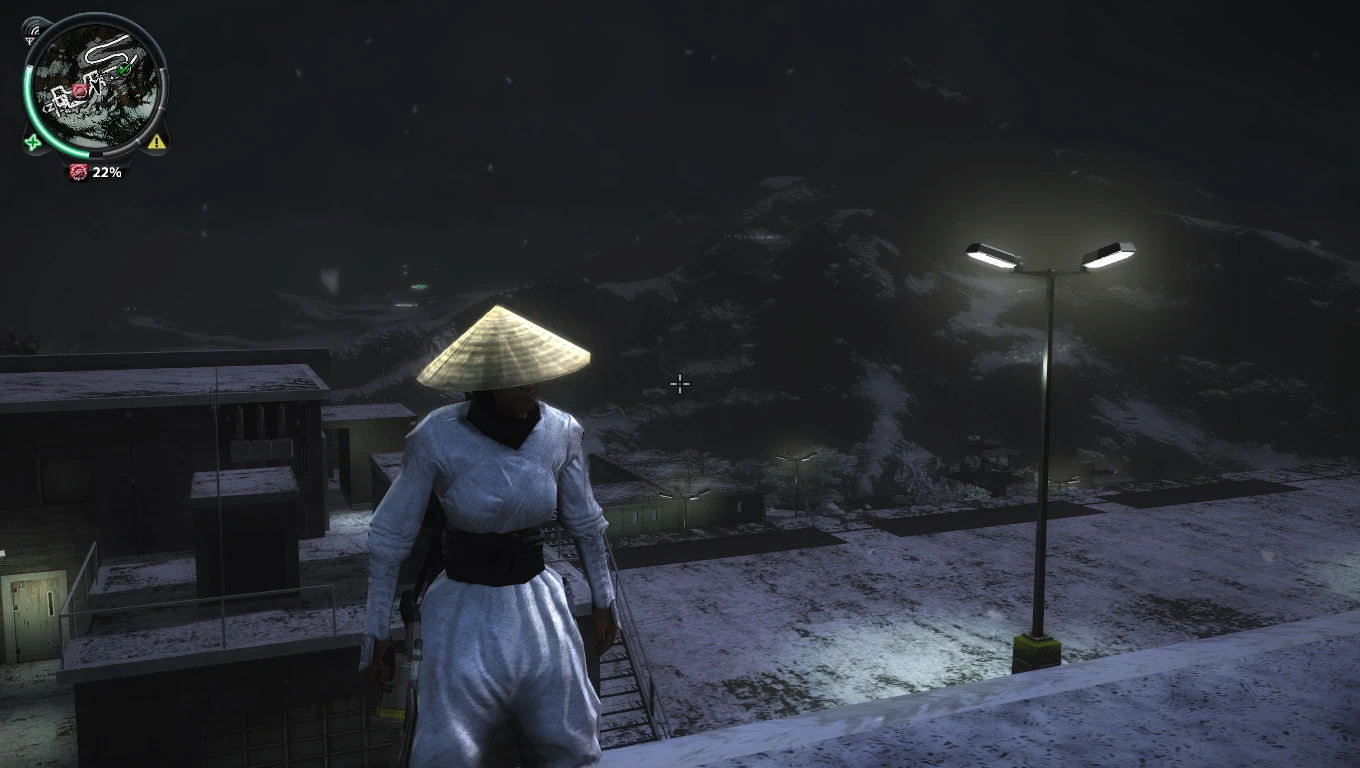1360x768 pixels.
Task: Click the 22% completion percentage text
Action: 105,172
